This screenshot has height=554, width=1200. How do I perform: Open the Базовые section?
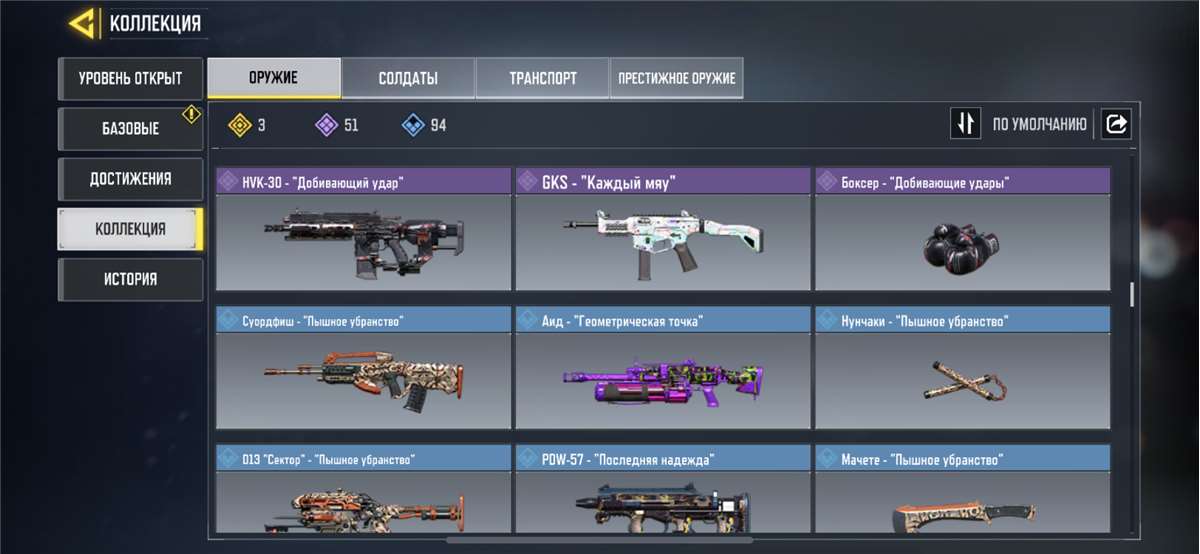[x=130, y=129]
